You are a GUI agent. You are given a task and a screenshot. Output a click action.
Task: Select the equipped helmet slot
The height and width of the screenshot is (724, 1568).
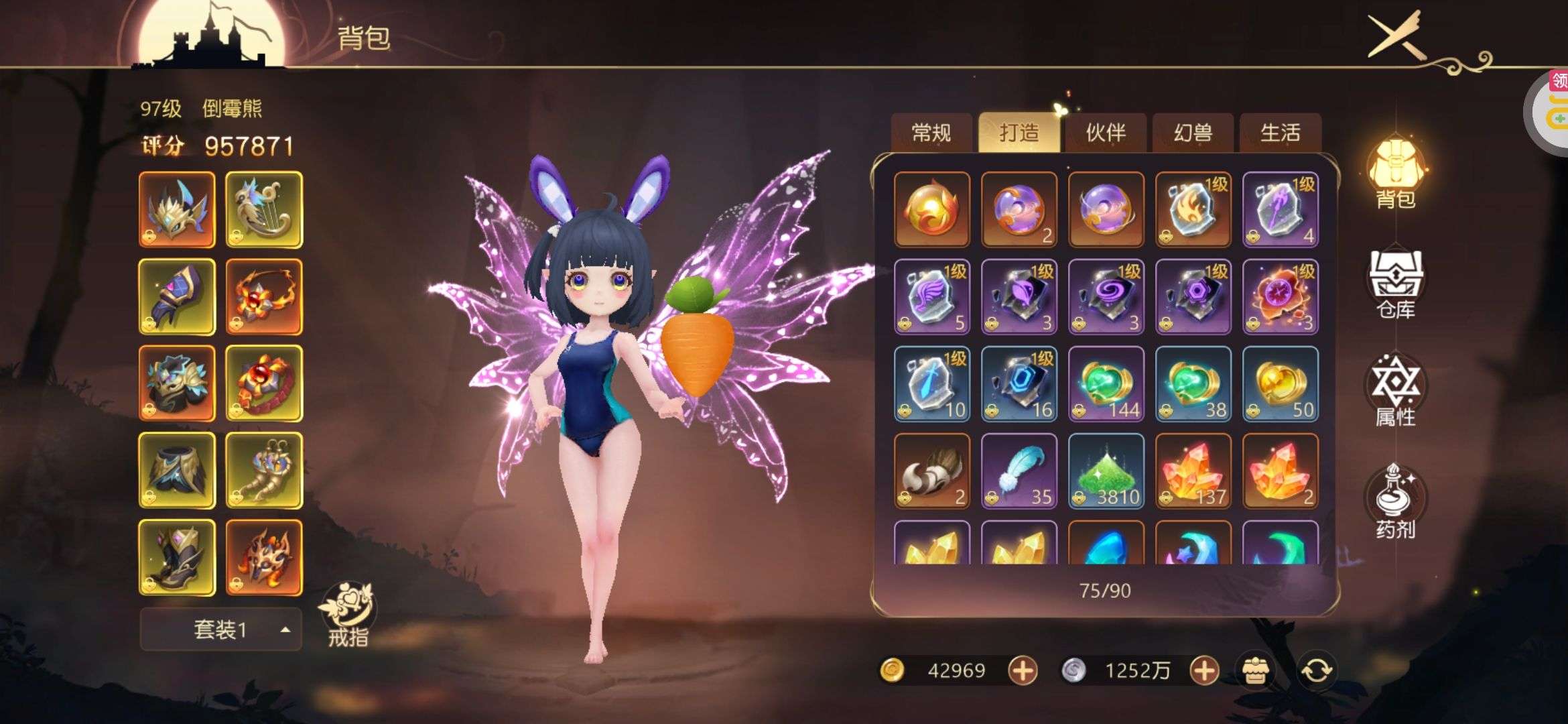177,210
